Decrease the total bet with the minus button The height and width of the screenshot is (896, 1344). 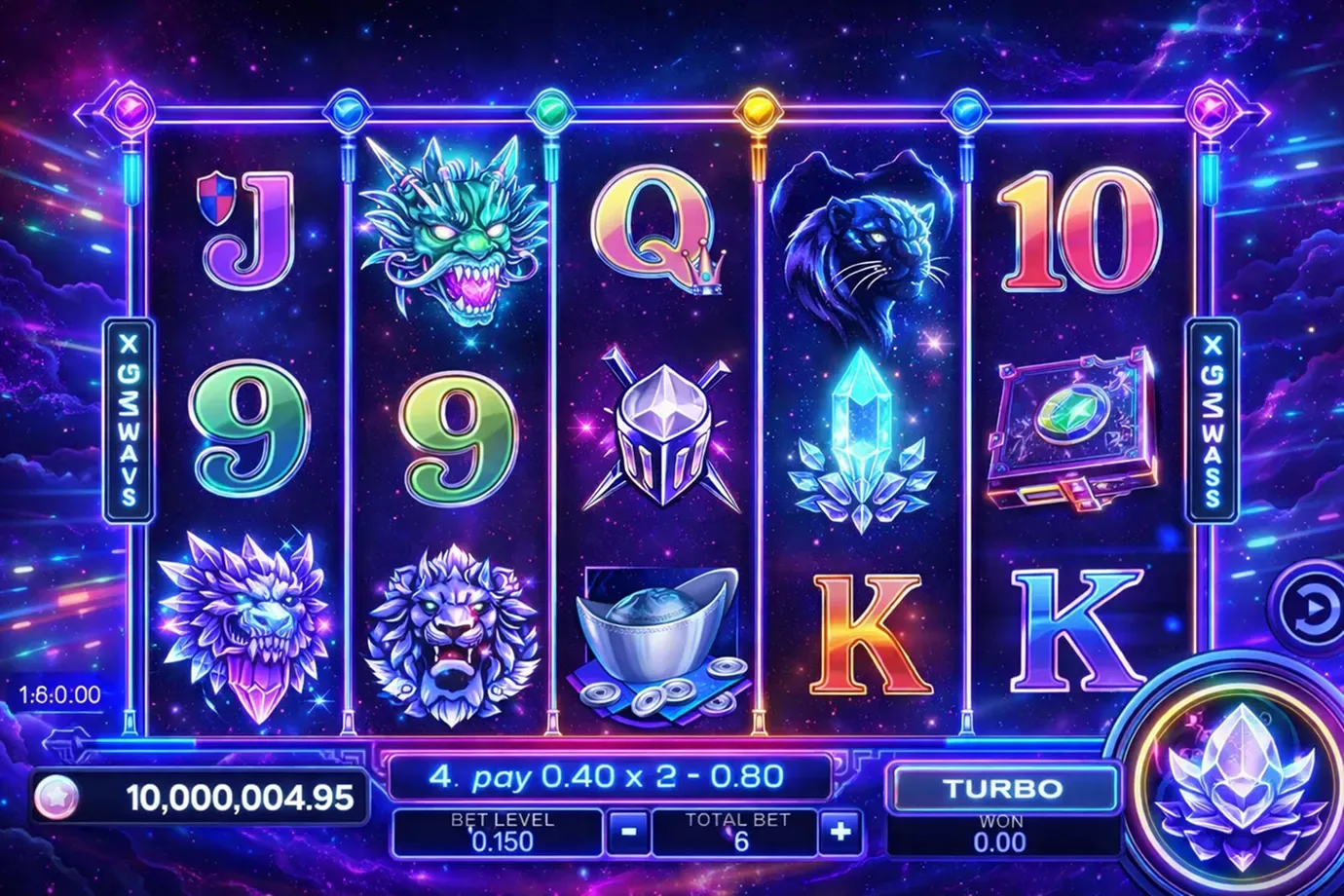click(x=629, y=833)
